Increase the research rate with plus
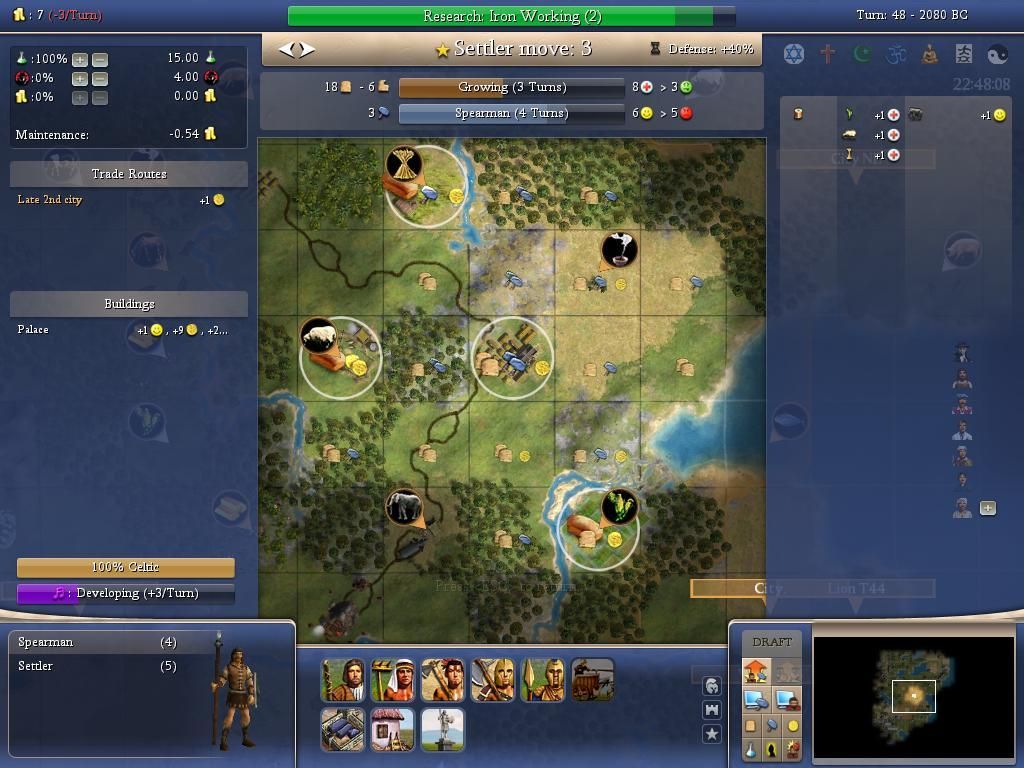The width and height of the screenshot is (1024, 768). (x=80, y=59)
